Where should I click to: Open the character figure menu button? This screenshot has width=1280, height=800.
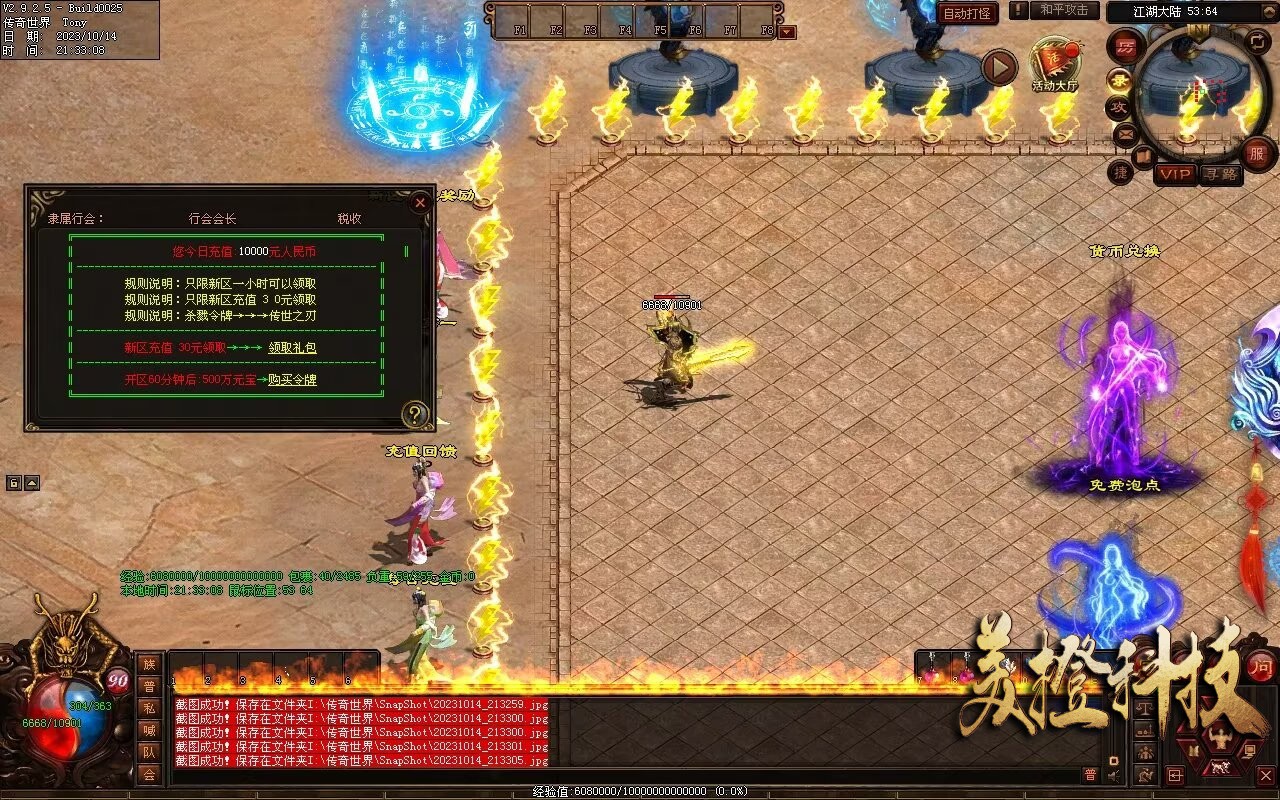tap(1219, 740)
